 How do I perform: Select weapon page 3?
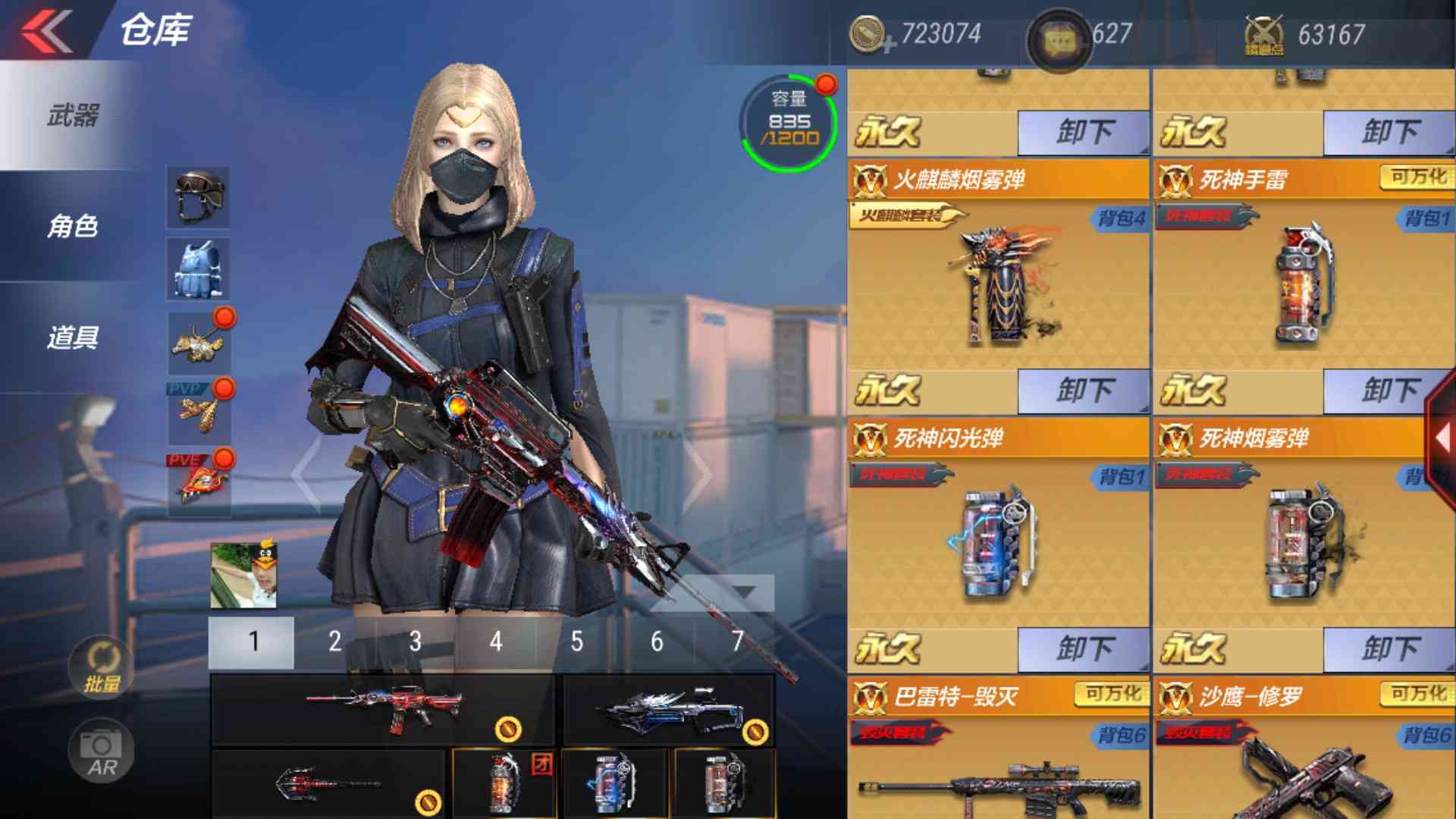point(414,641)
